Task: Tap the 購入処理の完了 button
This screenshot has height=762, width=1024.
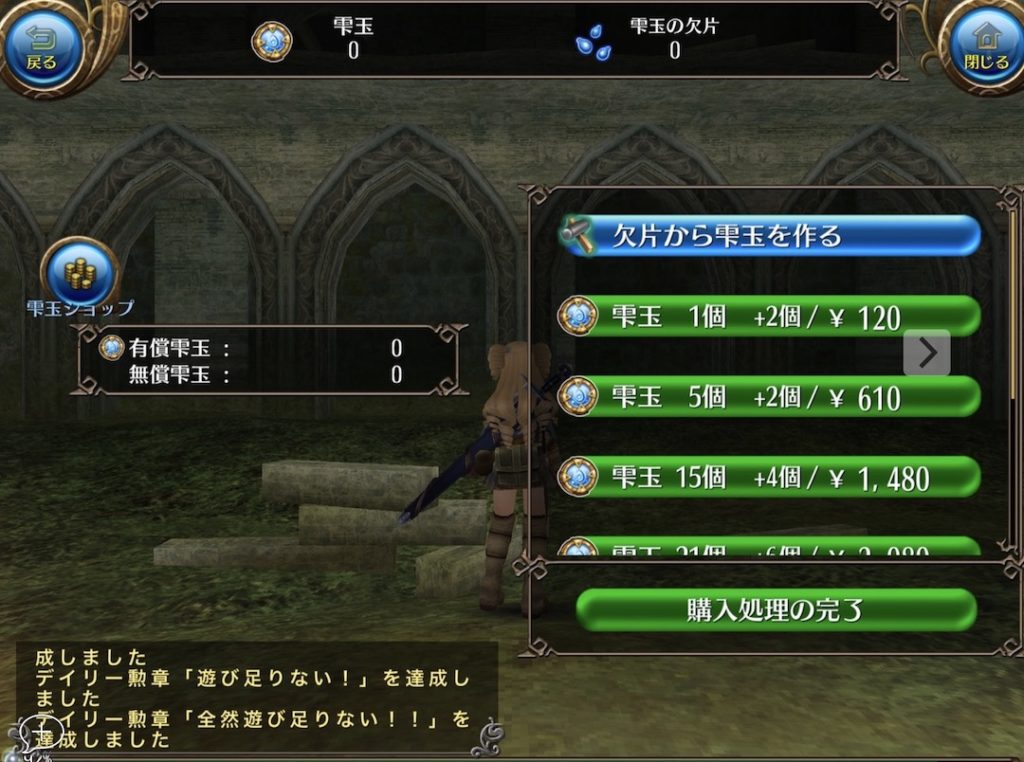Action: 775,610
